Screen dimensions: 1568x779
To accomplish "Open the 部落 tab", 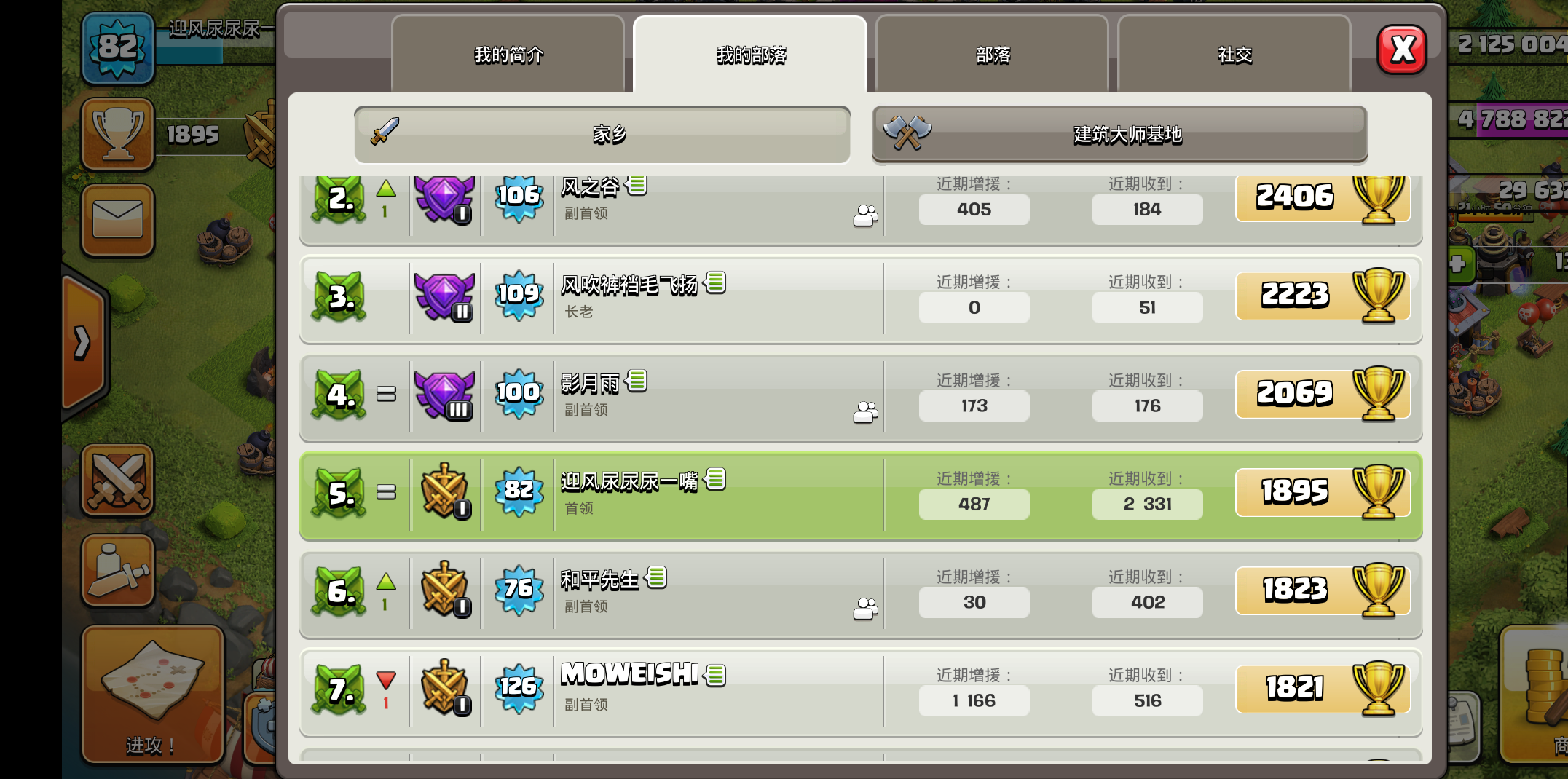I will tap(992, 55).
